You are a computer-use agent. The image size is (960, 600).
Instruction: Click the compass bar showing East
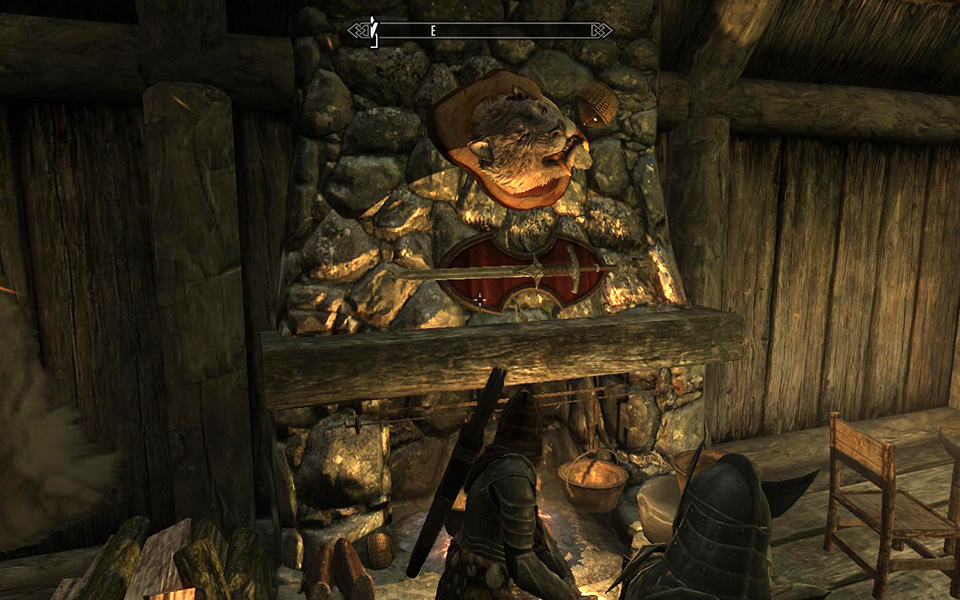pyautogui.click(x=480, y=31)
